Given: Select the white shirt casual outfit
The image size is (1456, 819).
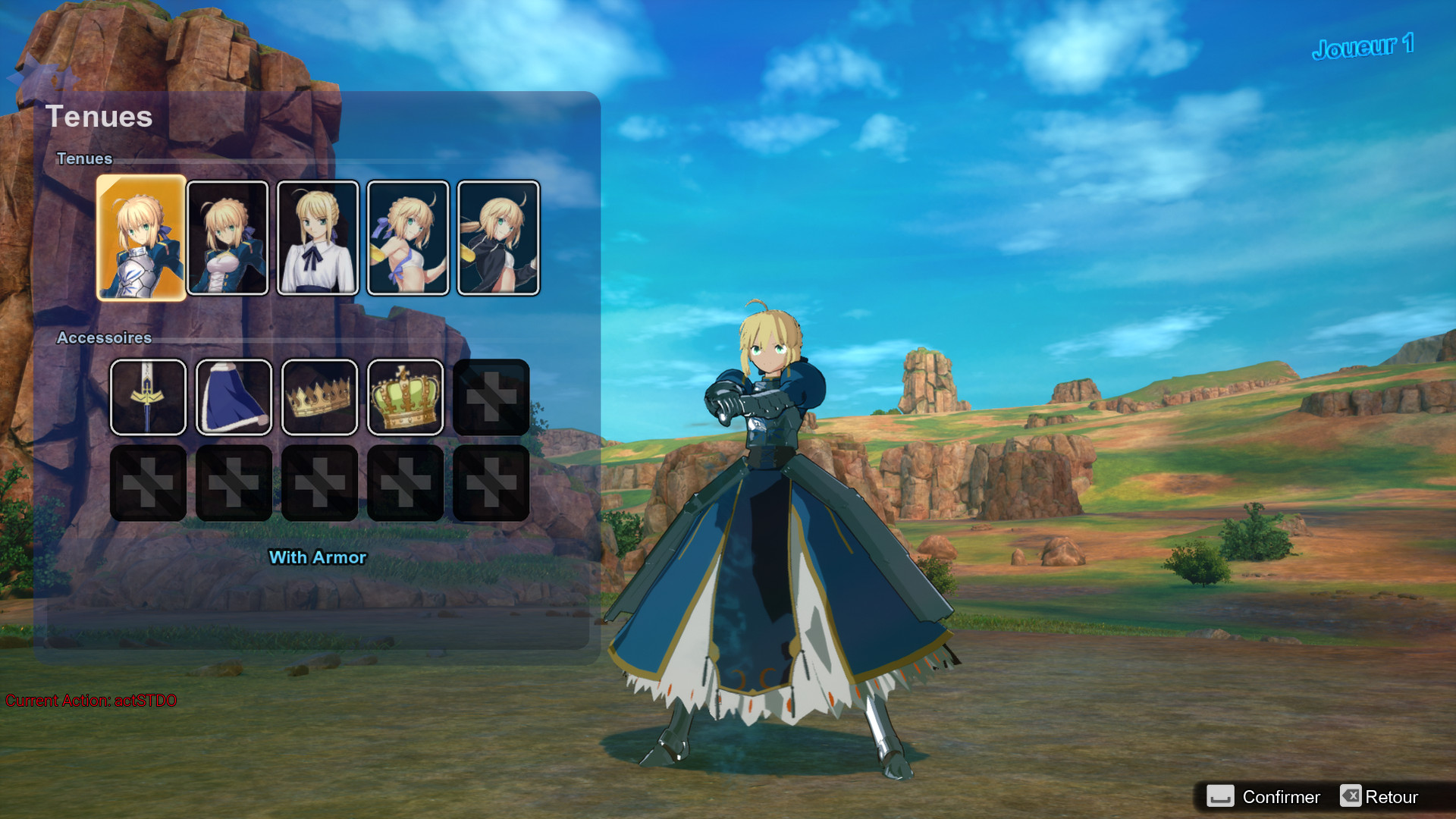Looking at the screenshot, I should coord(318,236).
